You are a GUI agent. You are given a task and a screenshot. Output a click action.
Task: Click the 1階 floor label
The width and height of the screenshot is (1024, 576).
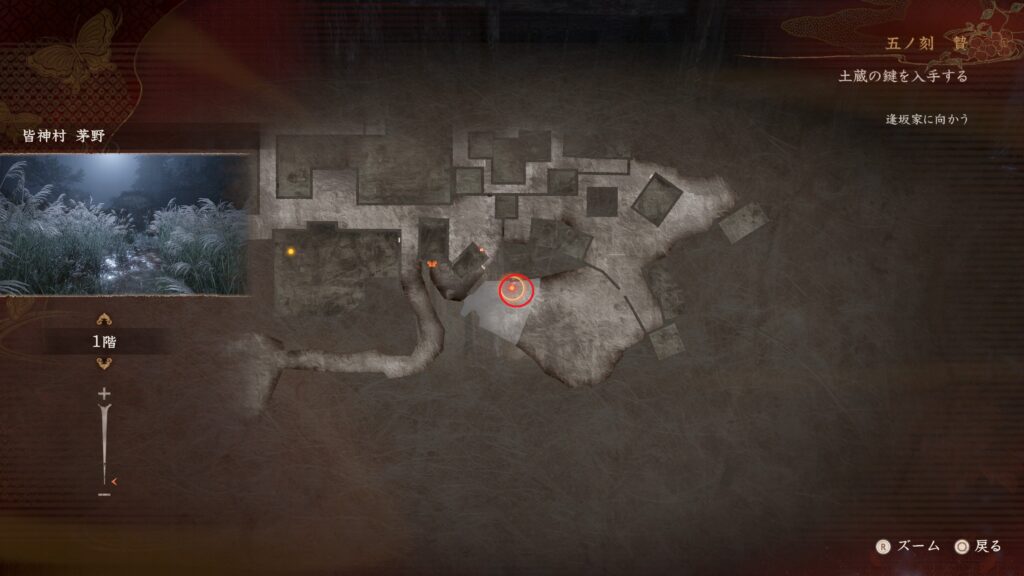click(103, 341)
